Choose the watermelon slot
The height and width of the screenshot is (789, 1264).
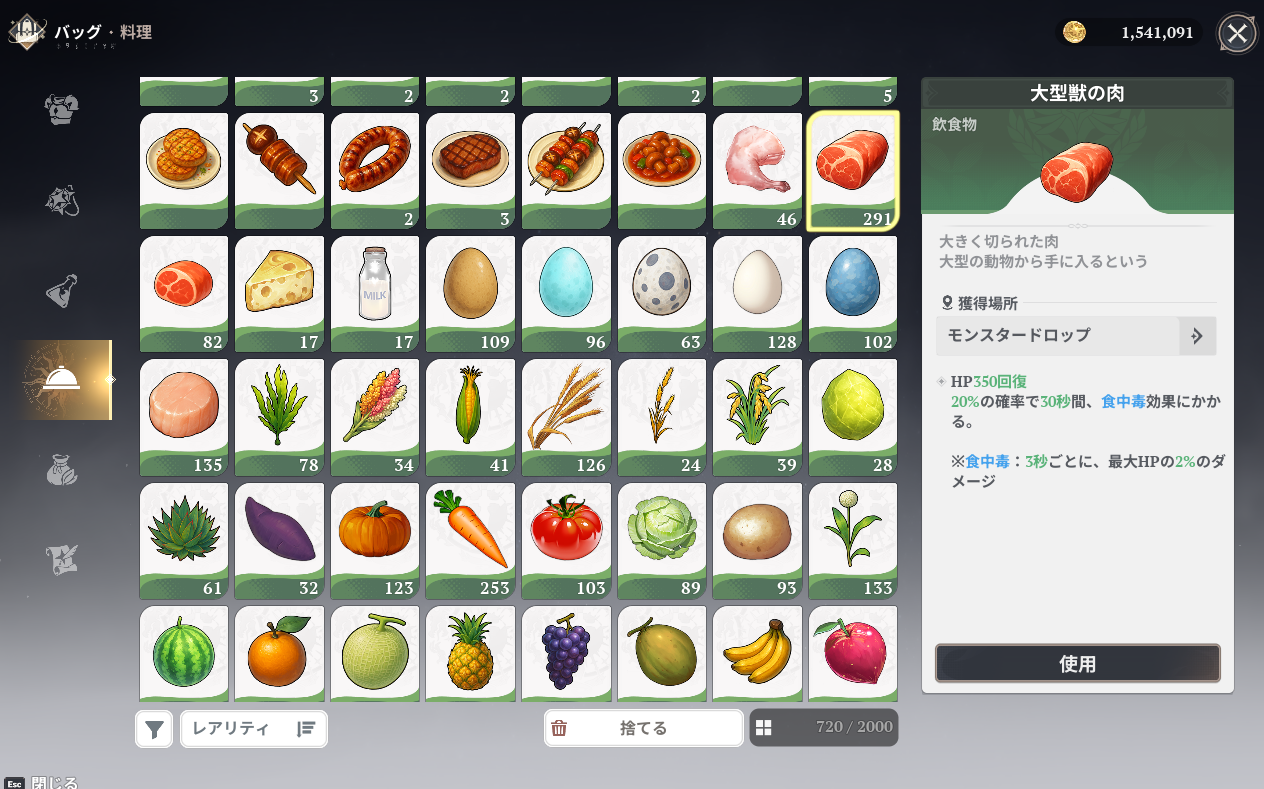(184, 652)
